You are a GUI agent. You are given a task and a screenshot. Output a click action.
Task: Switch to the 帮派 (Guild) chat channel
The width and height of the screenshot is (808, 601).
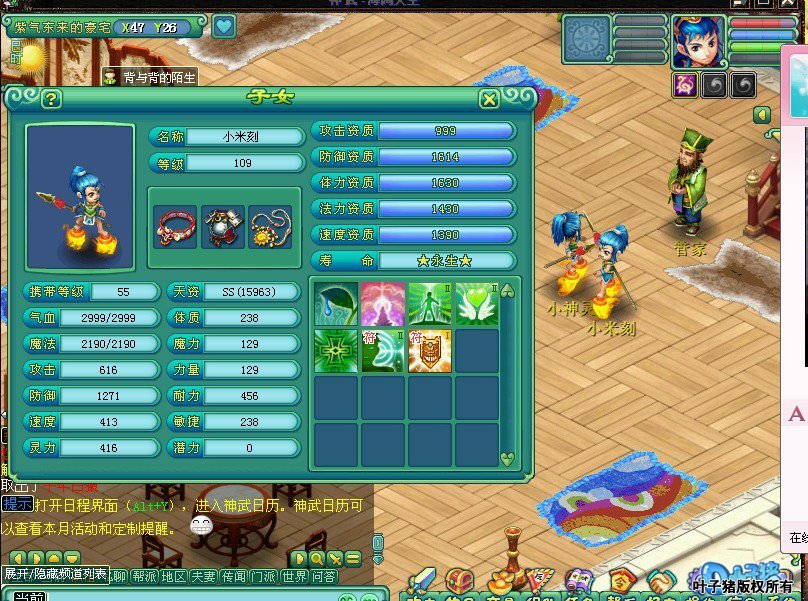(x=146, y=576)
